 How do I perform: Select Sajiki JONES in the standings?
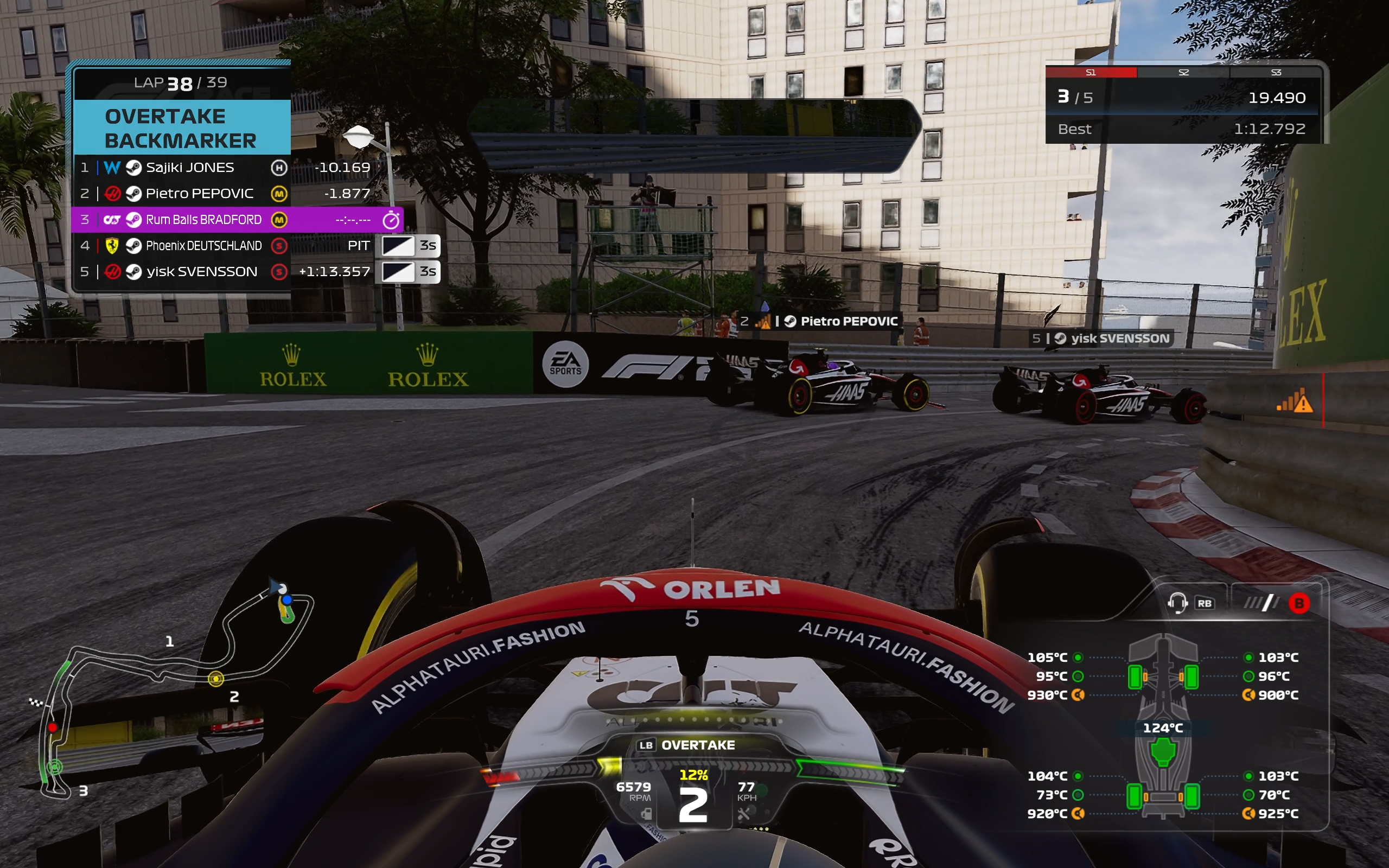point(189,168)
